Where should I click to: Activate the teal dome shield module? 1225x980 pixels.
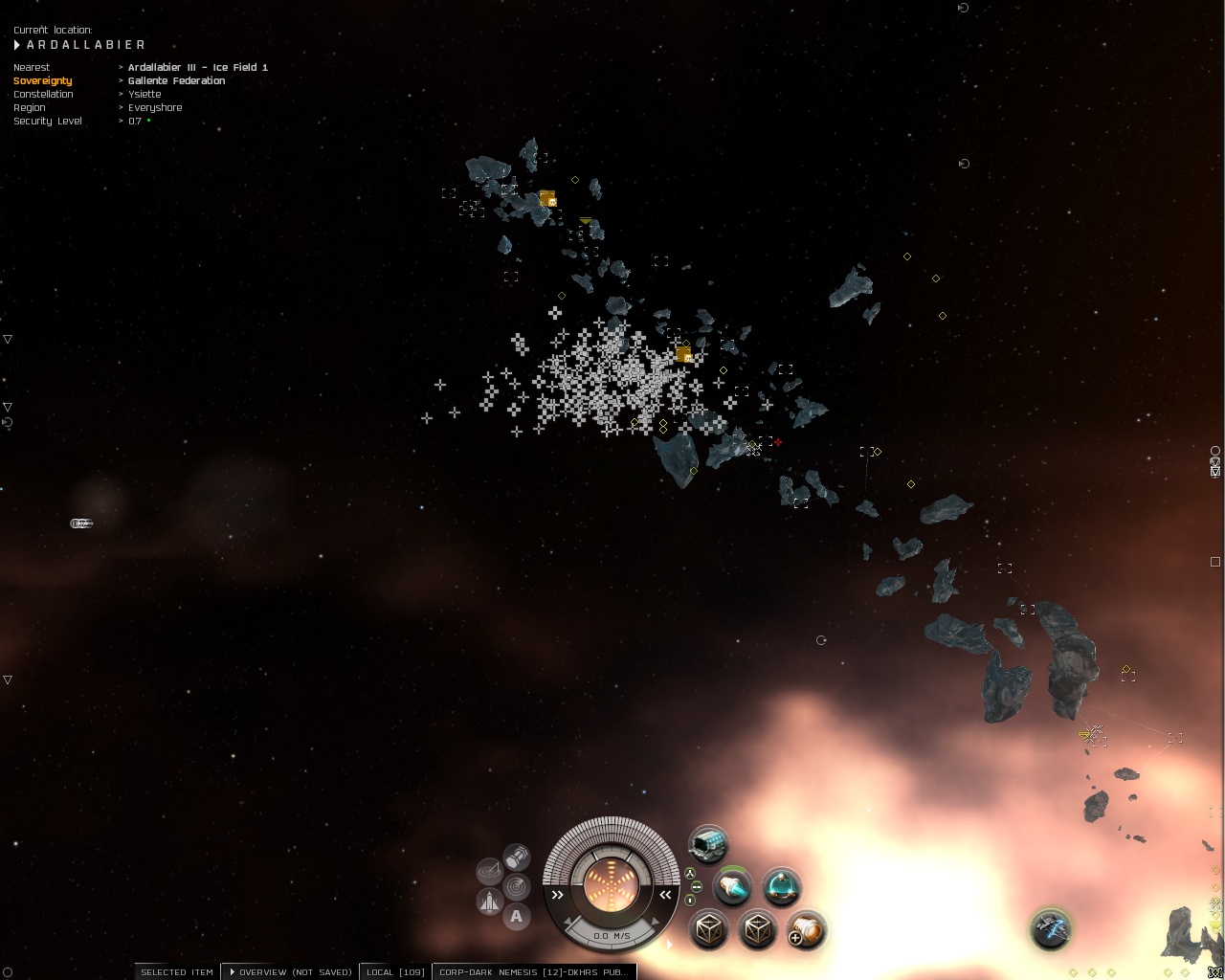782,887
